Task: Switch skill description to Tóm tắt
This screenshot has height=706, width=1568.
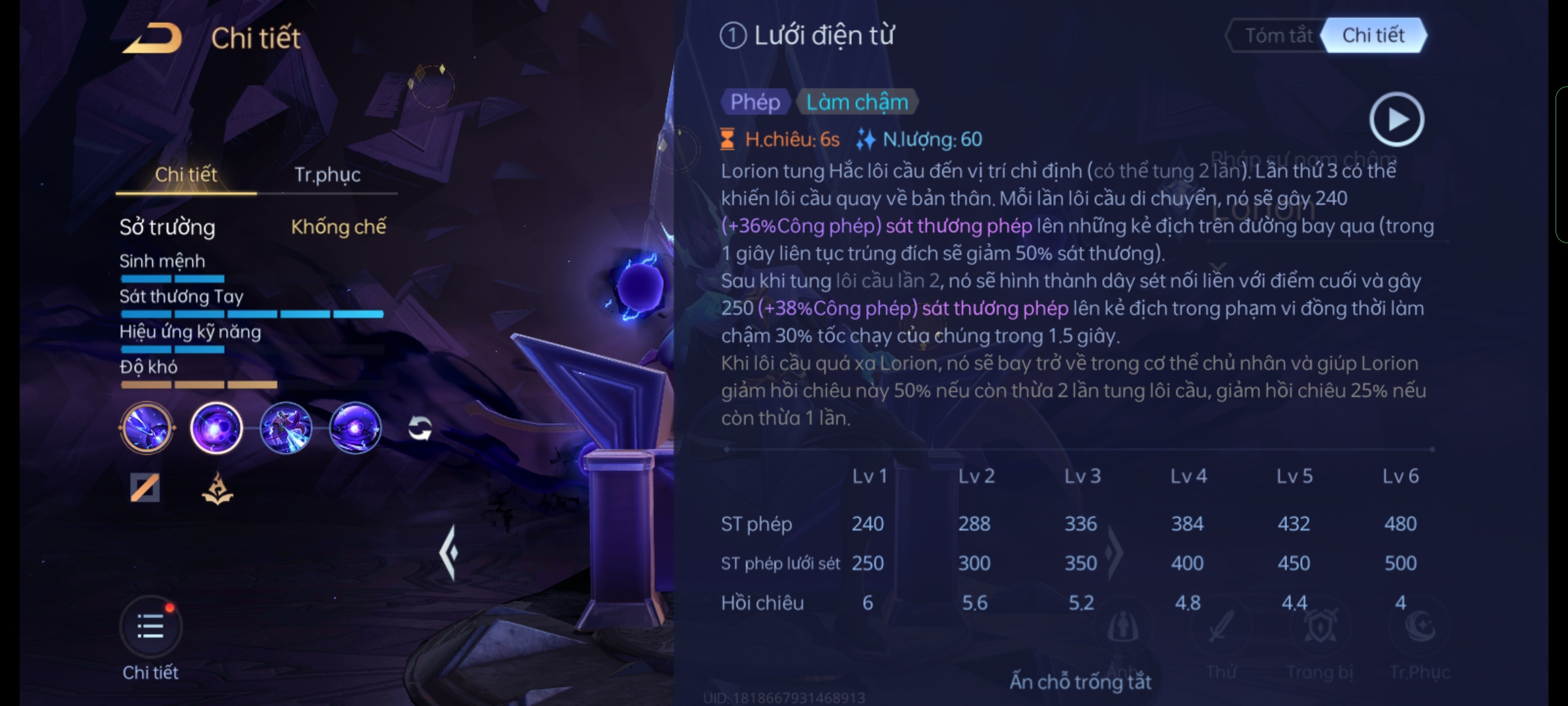Action: (1278, 35)
